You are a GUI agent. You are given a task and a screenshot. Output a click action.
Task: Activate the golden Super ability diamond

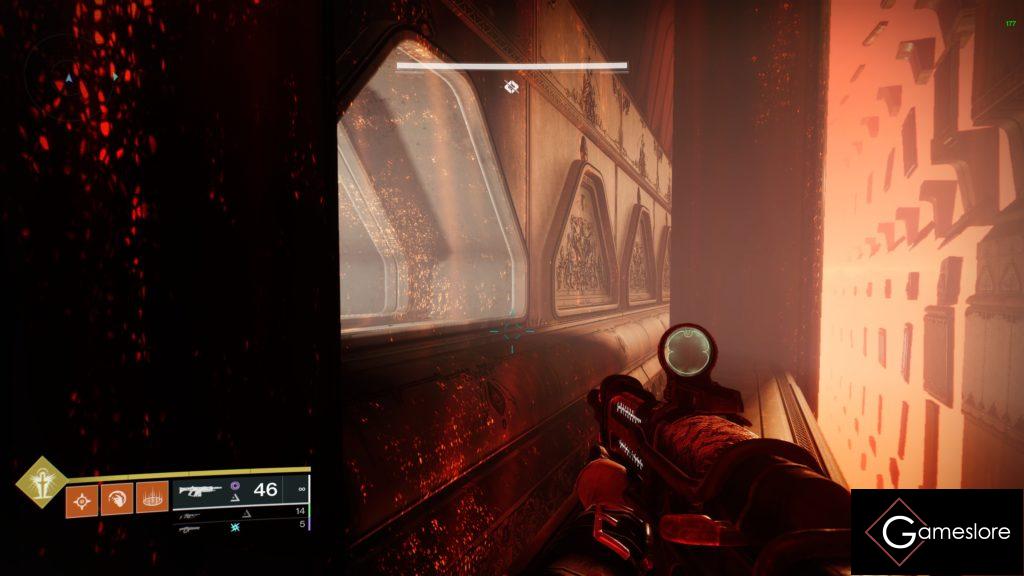point(40,481)
